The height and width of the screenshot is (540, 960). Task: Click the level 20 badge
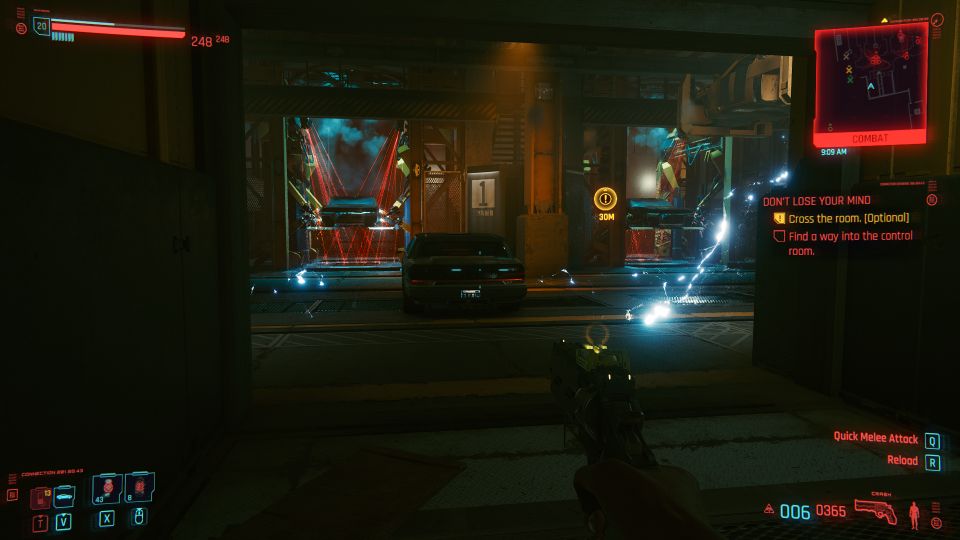tap(41, 26)
